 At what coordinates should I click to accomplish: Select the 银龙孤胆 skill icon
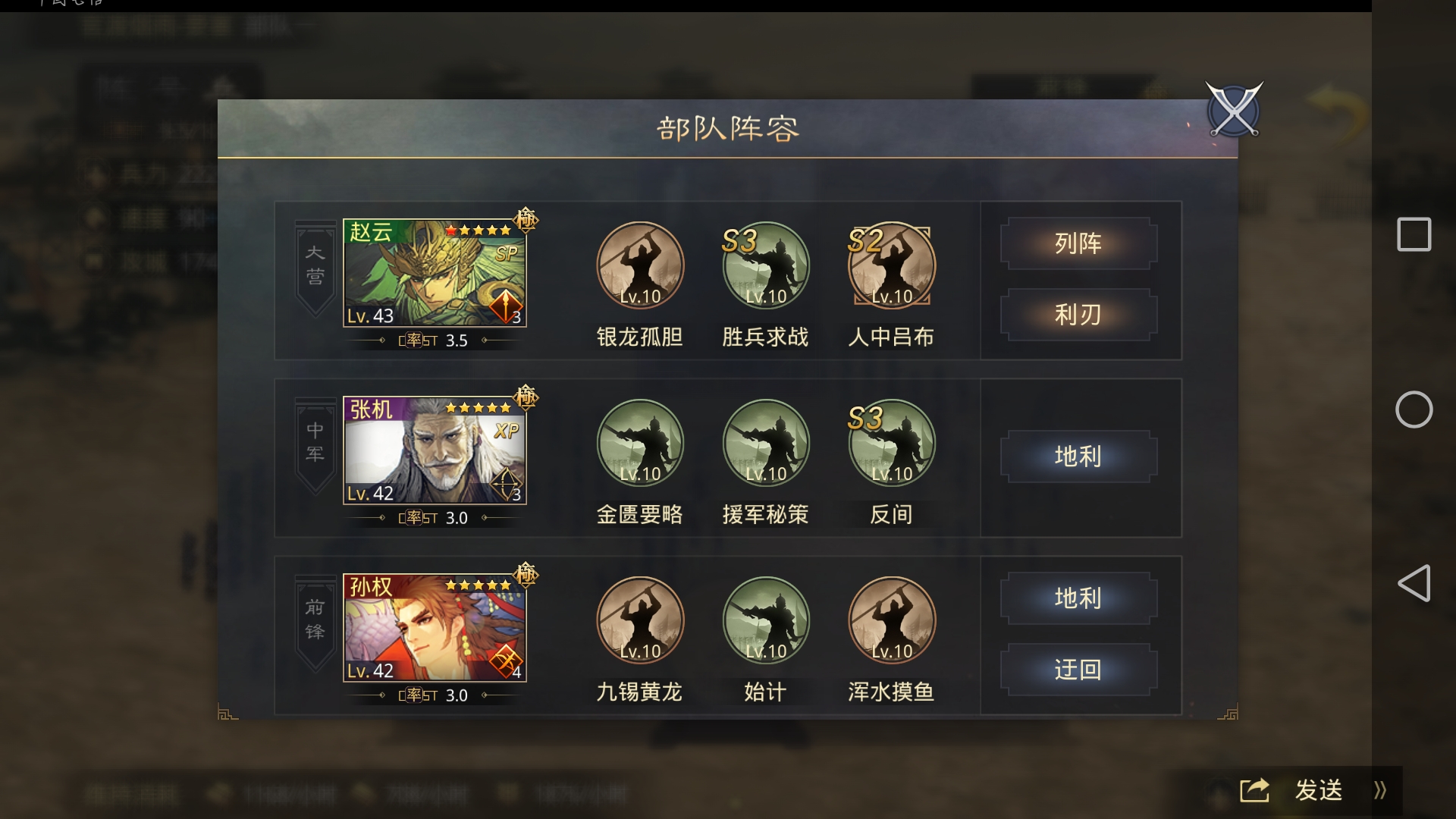coord(641,265)
